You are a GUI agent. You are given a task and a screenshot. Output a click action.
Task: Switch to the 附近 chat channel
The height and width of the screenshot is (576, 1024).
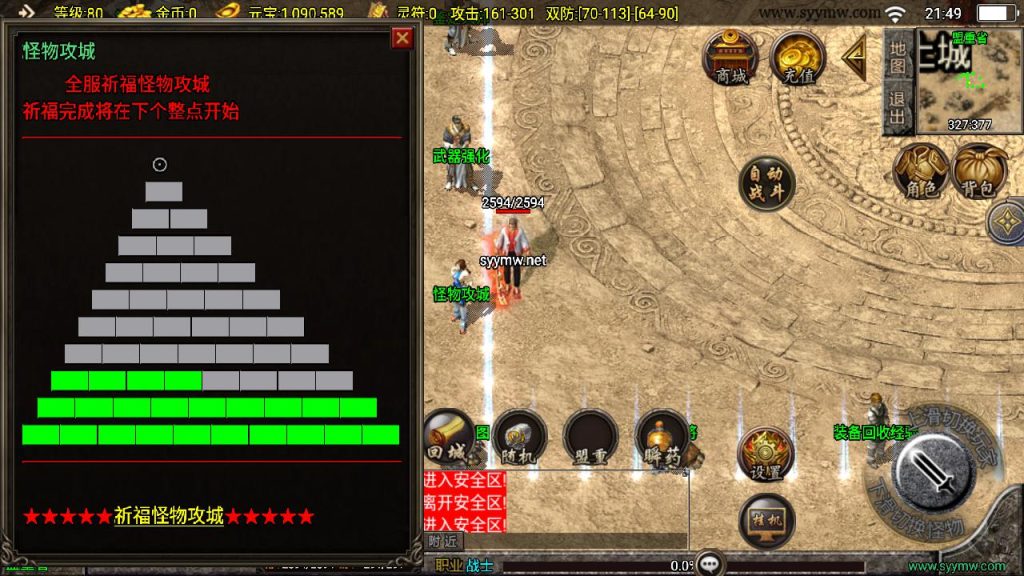pos(441,541)
